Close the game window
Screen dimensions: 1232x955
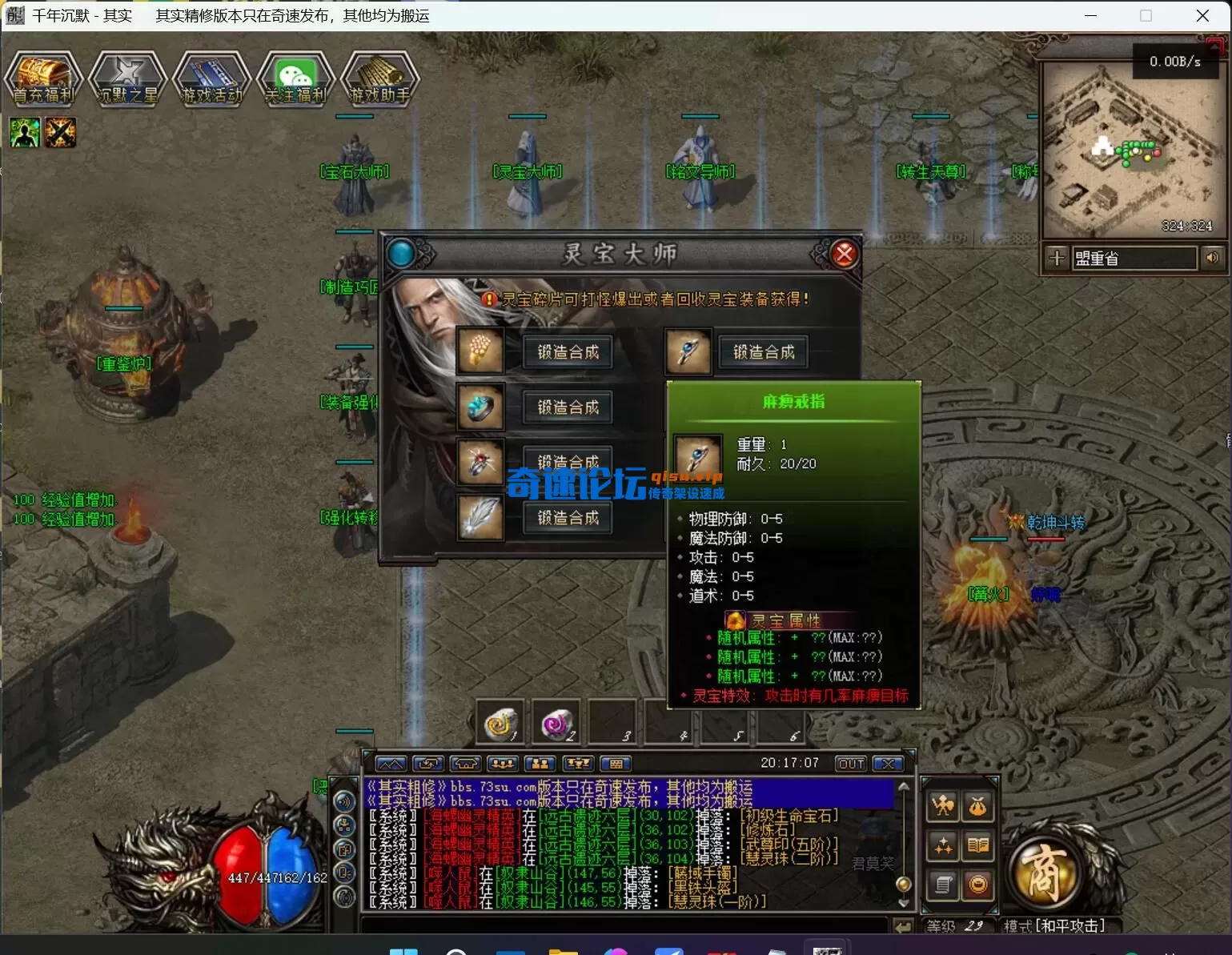pos(1202,16)
